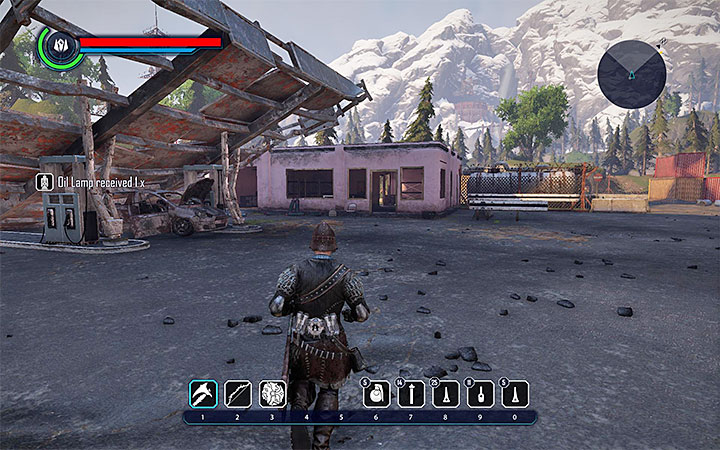Equip the bow from the hotbar
This screenshot has width=720, height=450.
[x=238, y=393]
